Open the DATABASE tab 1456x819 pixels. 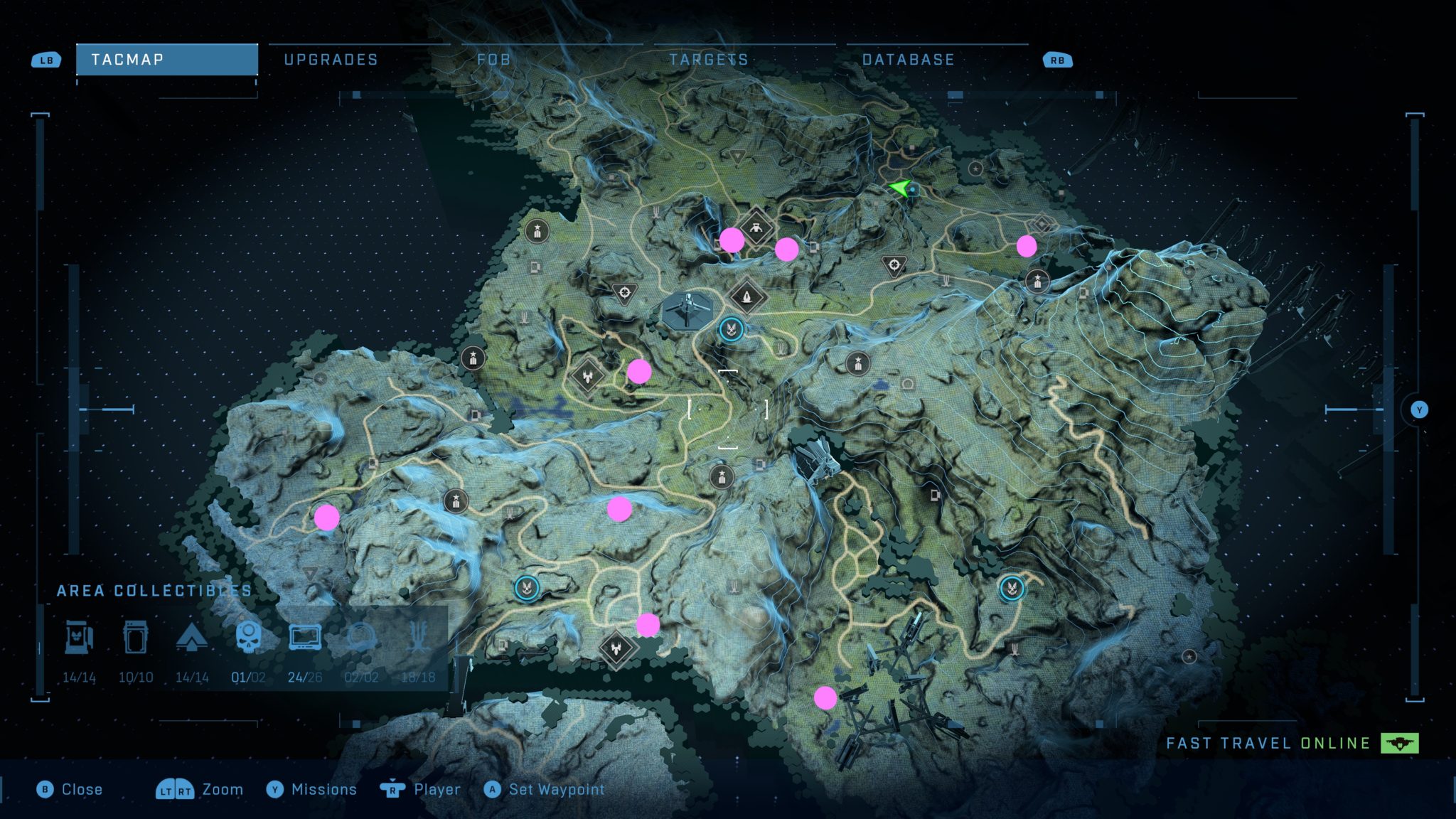[907, 60]
